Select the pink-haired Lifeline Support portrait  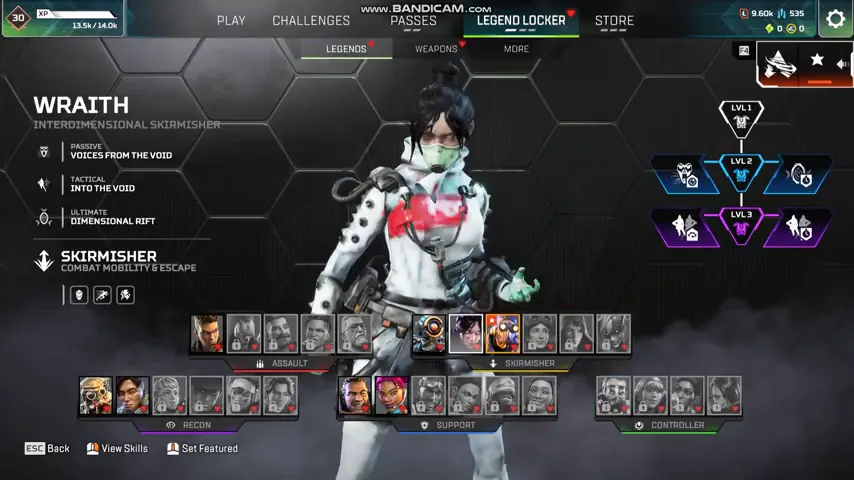(391, 395)
